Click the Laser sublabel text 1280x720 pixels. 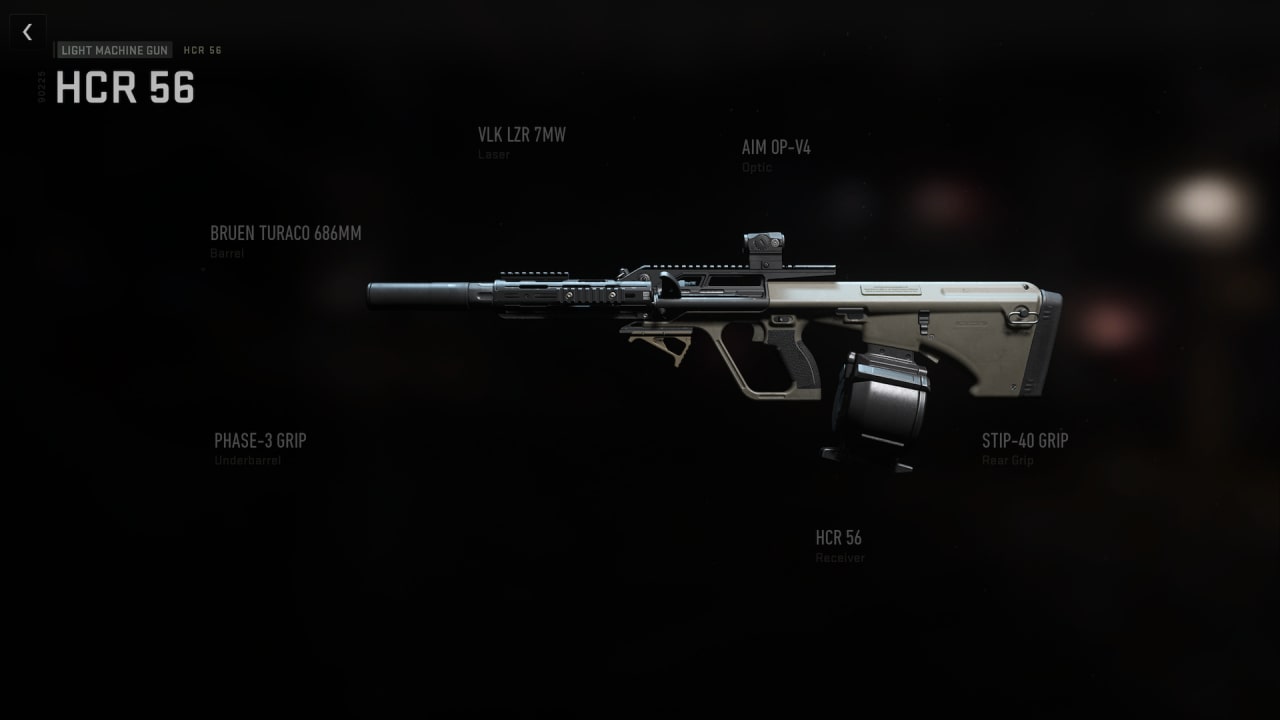[494, 154]
